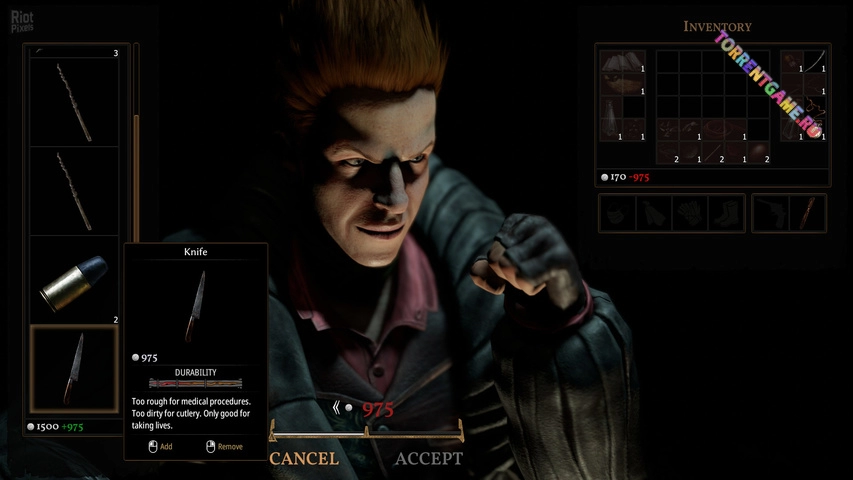The width and height of the screenshot is (853, 480).
Task: Cancel the trade
Action: coord(304,459)
